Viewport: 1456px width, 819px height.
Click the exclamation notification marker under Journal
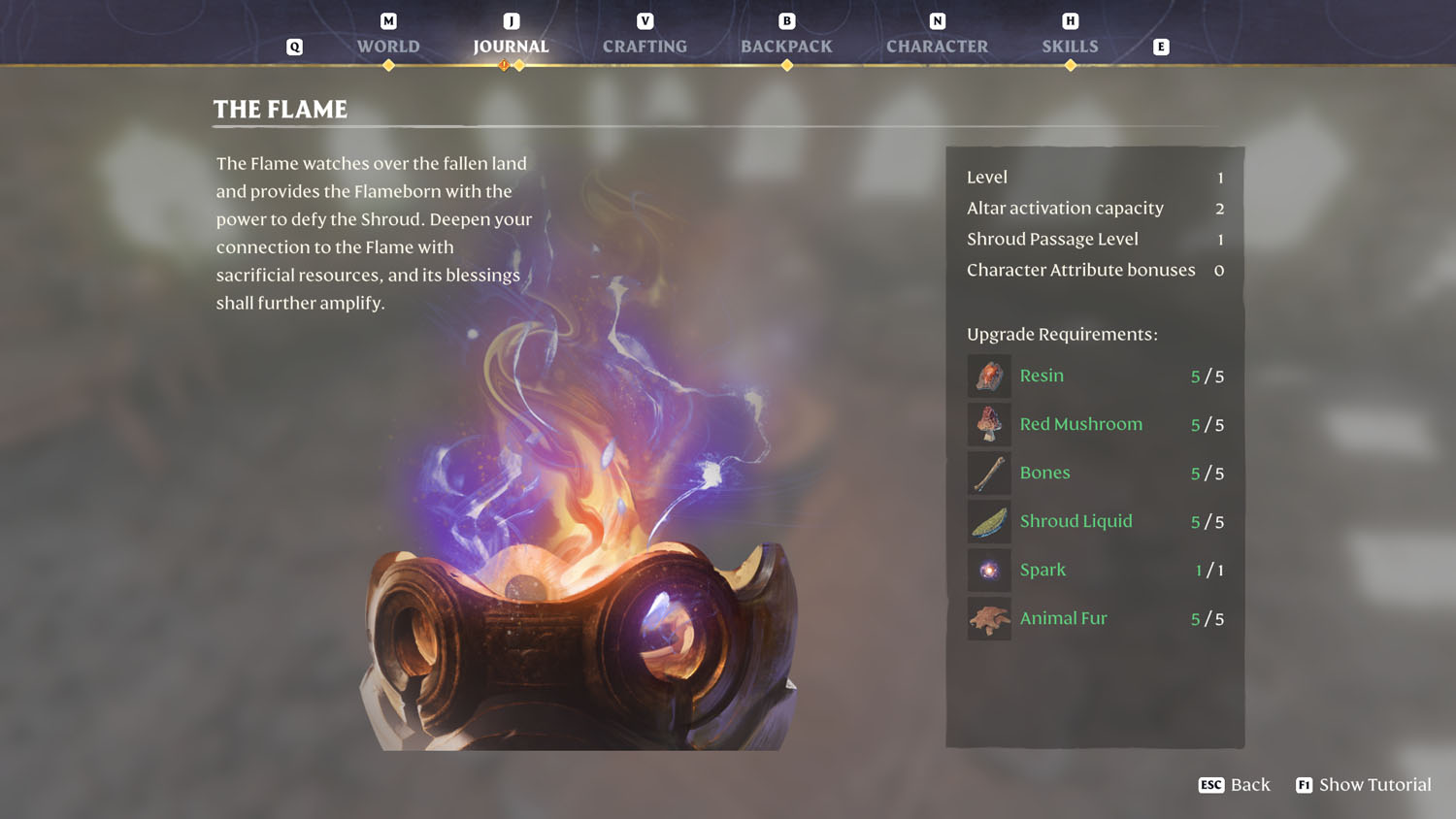[x=504, y=66]
